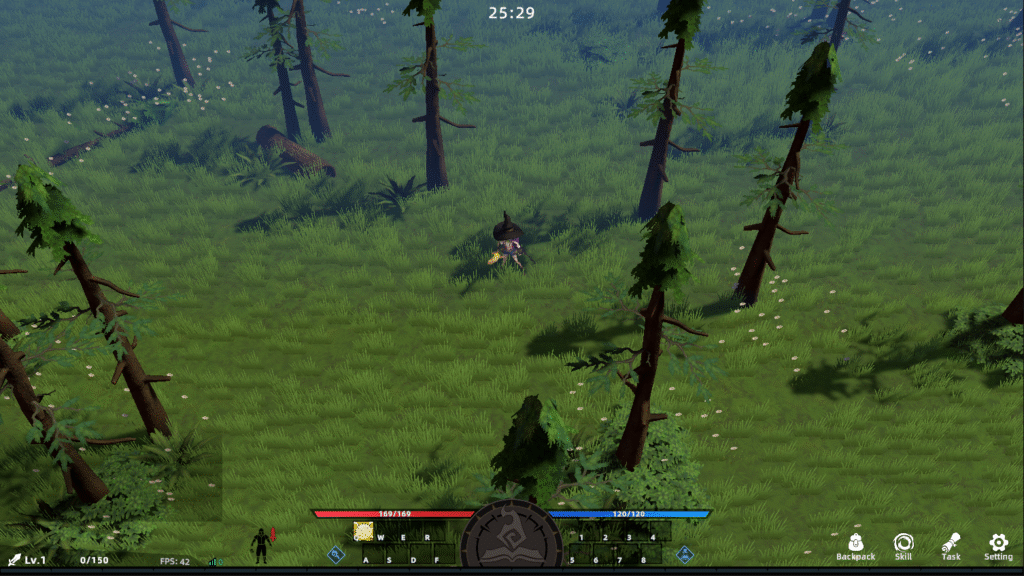Click the central spellbook emblem

pos(511,538)
